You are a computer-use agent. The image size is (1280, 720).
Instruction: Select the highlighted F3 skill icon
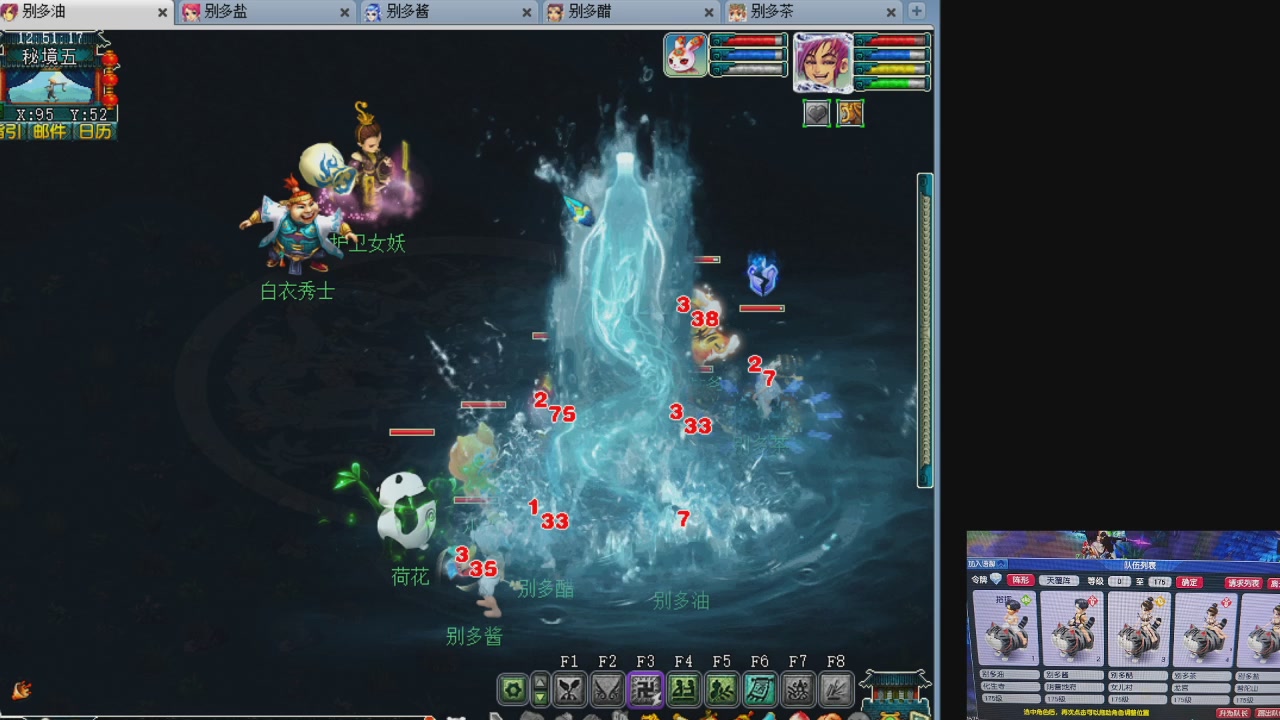pyautogui.click(x=645, y=690)
